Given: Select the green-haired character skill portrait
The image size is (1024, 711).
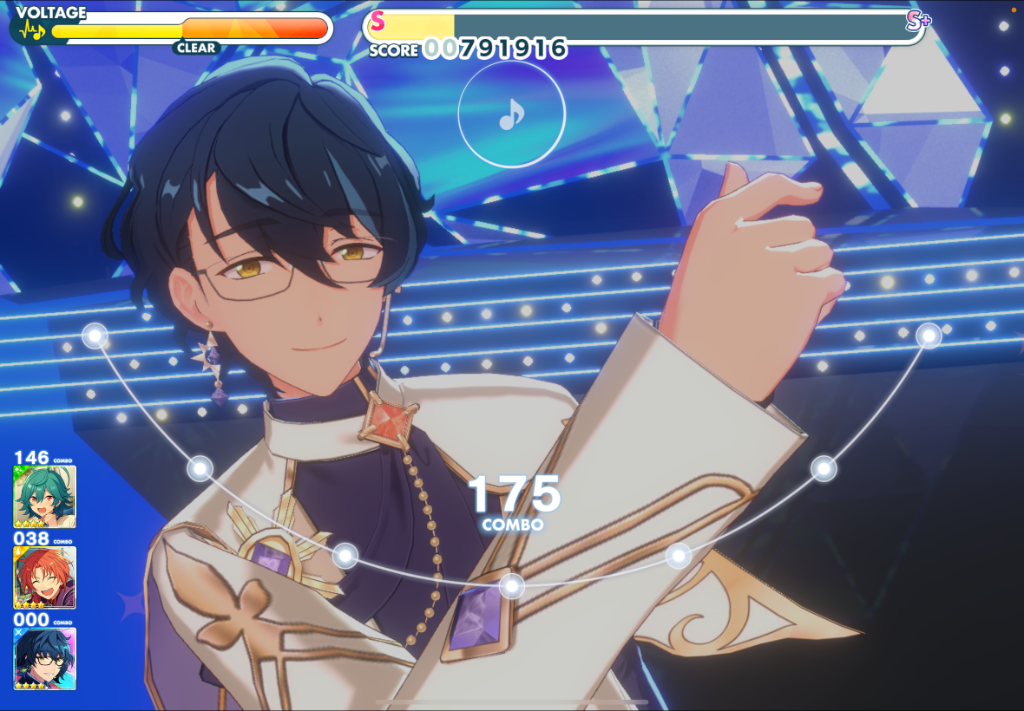Looking at the screenshot, I should click(44, 497).
